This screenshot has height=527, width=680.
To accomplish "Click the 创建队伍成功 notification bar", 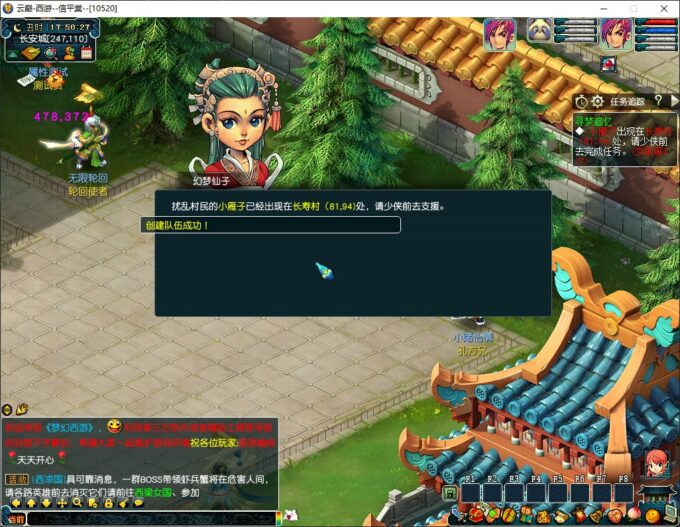I will click(270, 225).
